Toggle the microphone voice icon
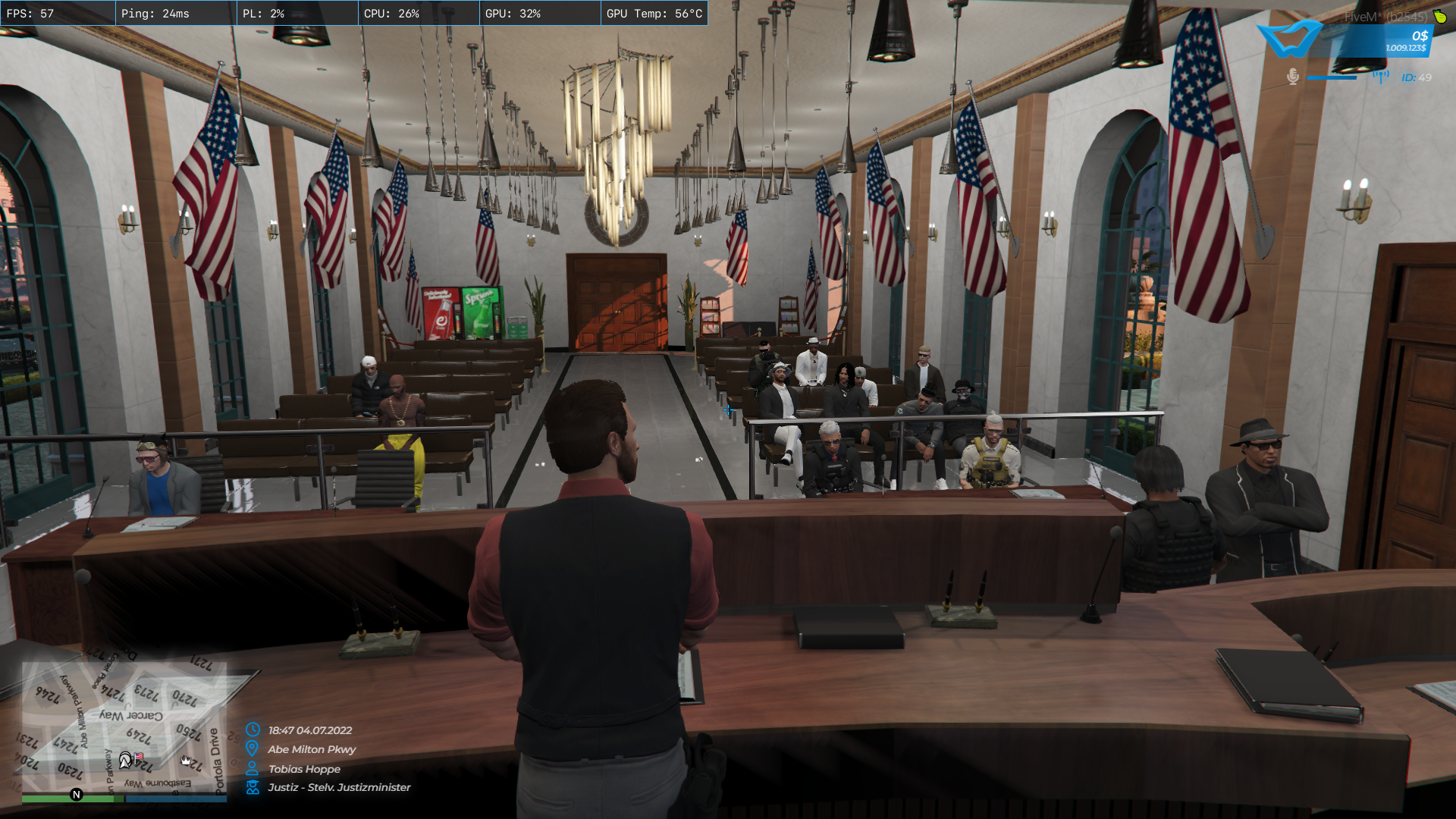The height and width of the screenshot is (819, 1456). point(1293,77)
